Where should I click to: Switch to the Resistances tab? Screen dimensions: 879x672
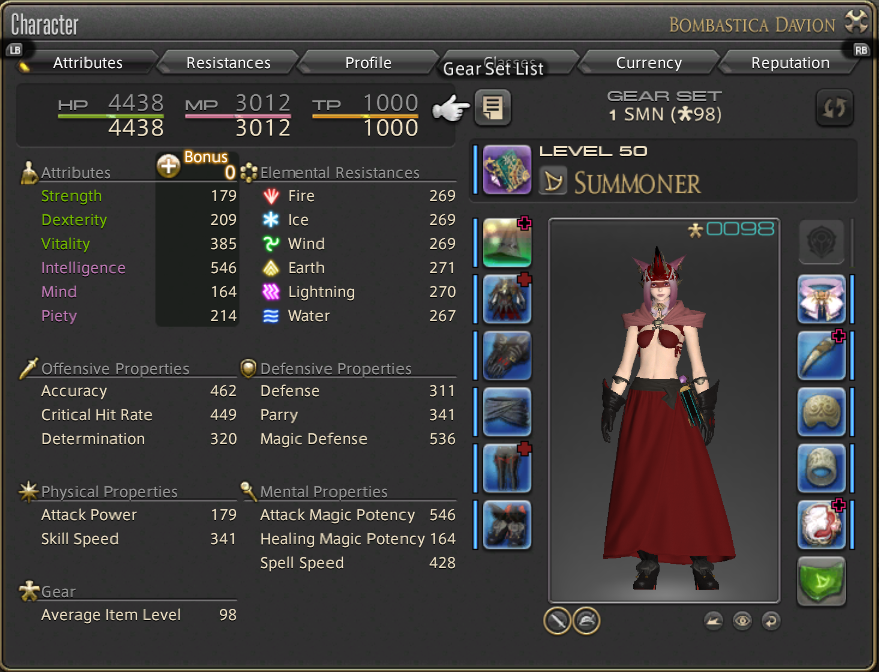click(228, 63)
